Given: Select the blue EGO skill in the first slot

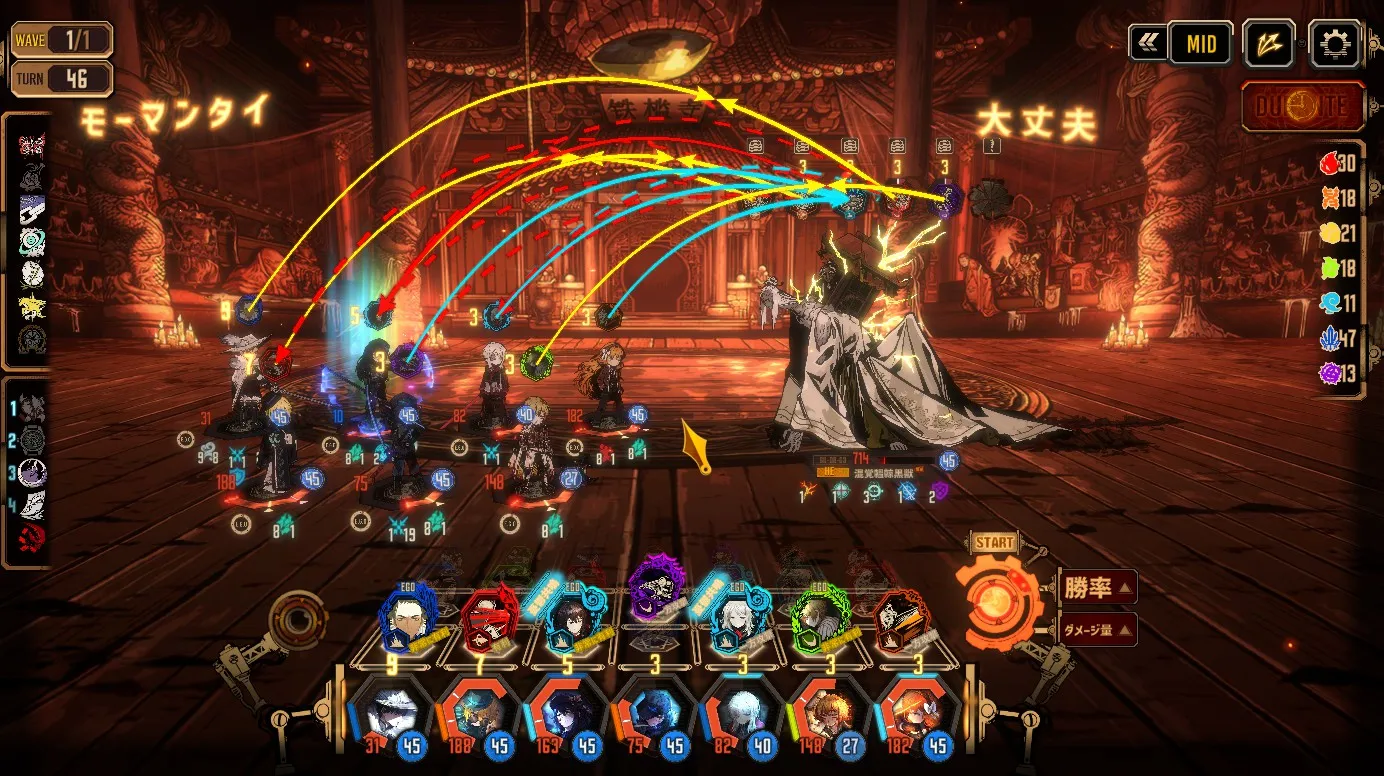Looking at the screenshot, I should coord(409,614).
